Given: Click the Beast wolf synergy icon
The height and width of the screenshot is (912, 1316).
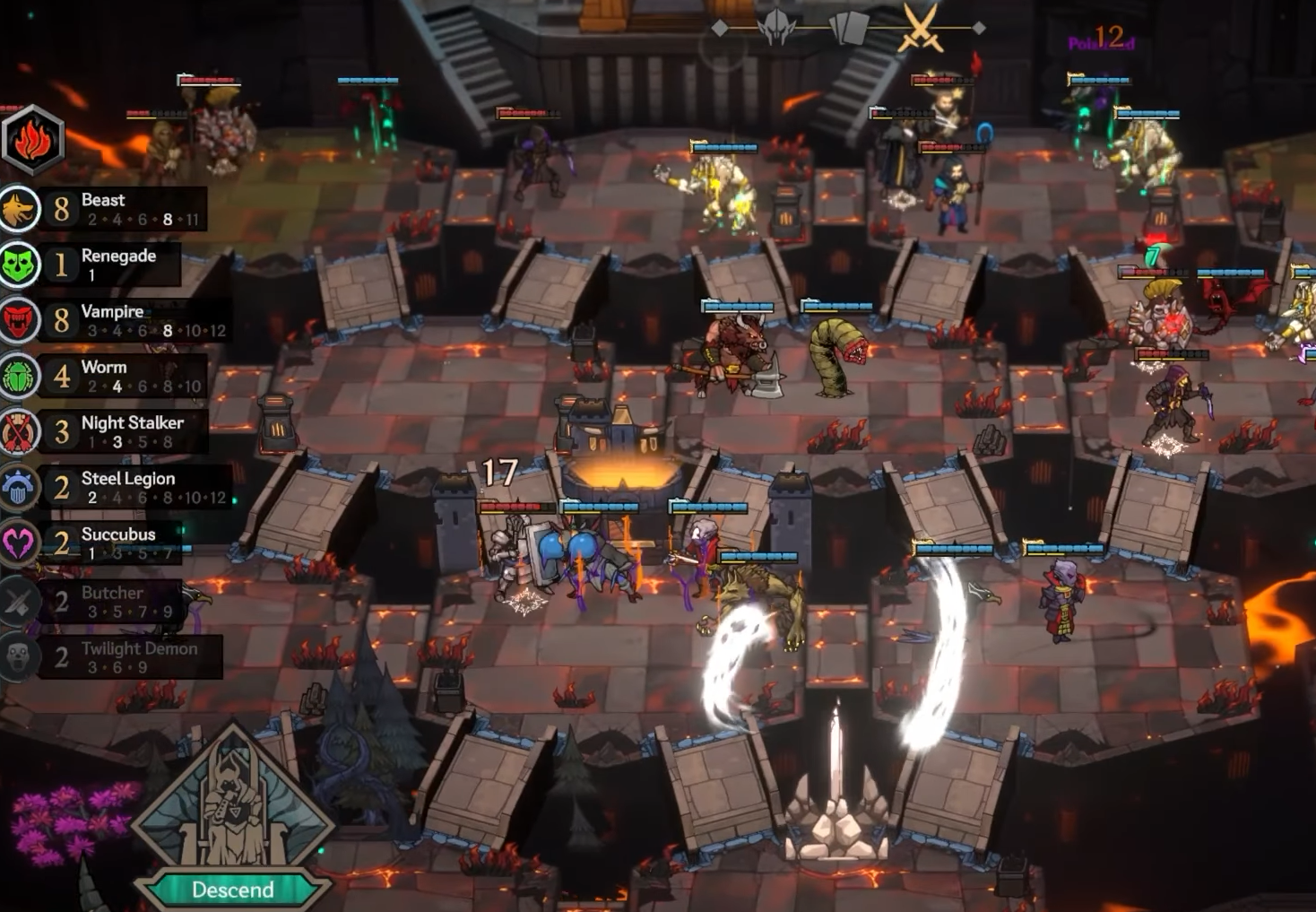Looking at the screenshot, I should (18, 208).
